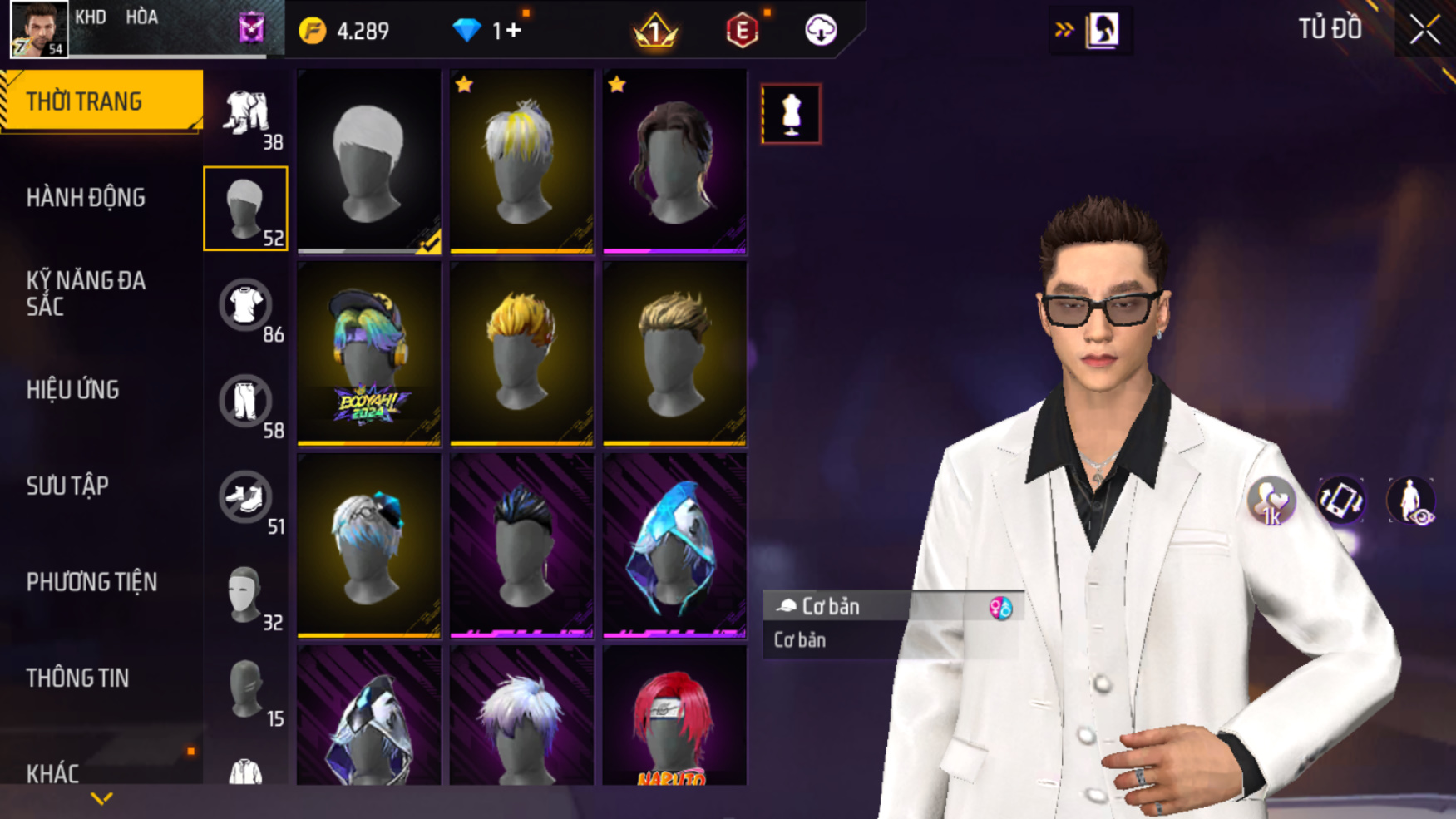Pick the default white hair item
Screen dimensions: 1456x819
(369, 161)
